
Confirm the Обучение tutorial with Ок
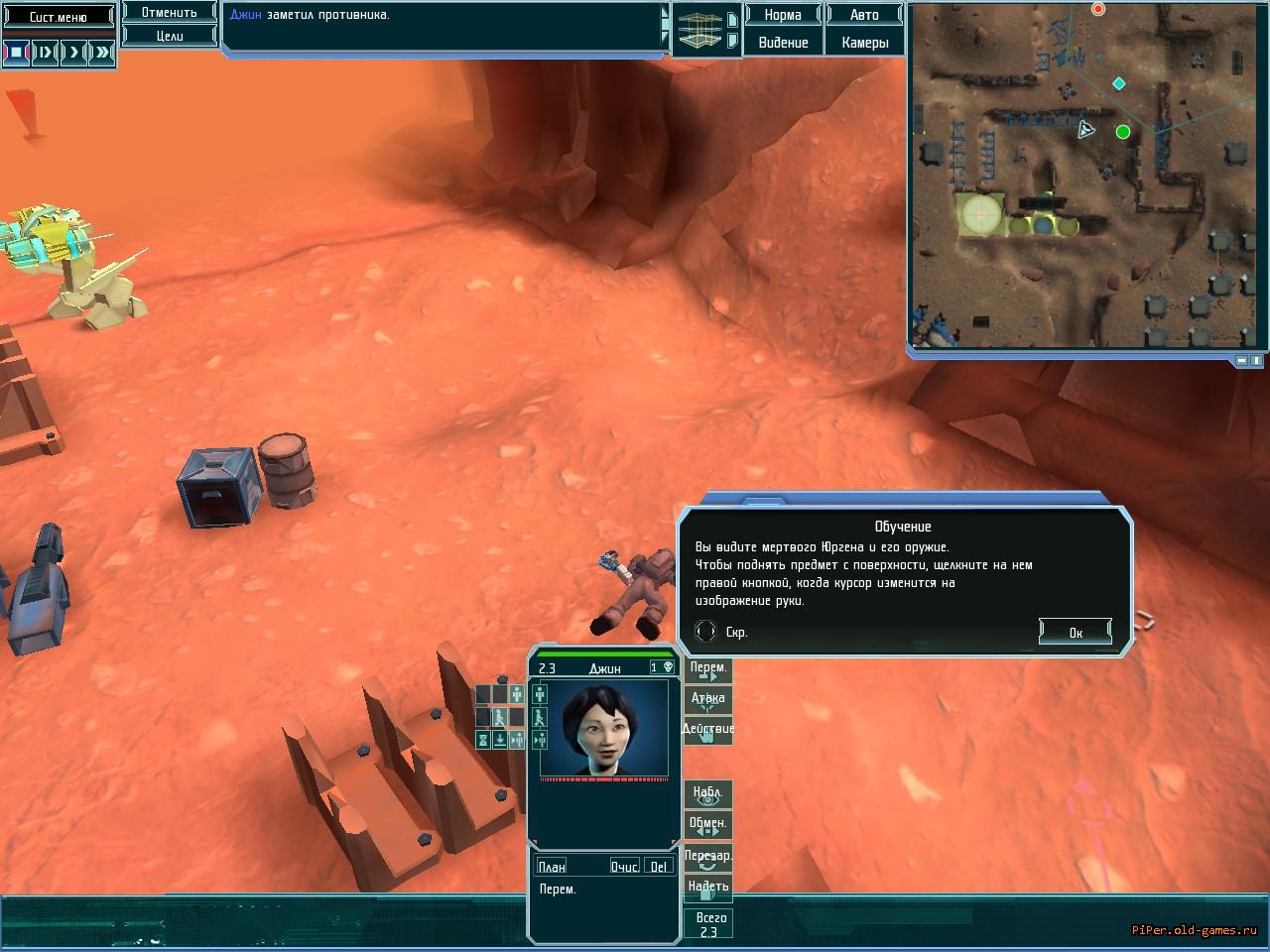pyautogui.click(x=1075, y=632)
